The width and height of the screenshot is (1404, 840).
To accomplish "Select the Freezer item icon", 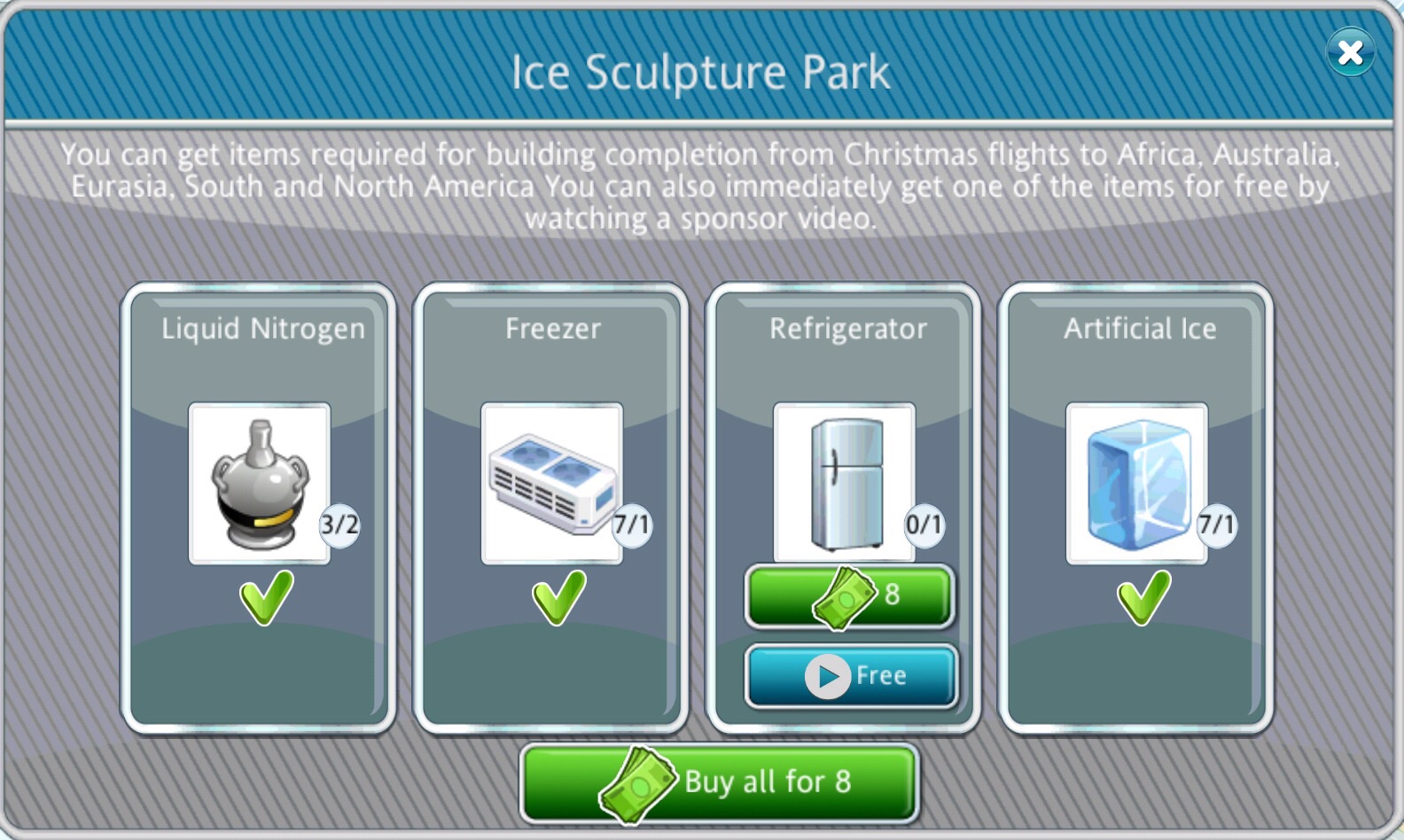I will pyautogui.click(x=552, y=483).
